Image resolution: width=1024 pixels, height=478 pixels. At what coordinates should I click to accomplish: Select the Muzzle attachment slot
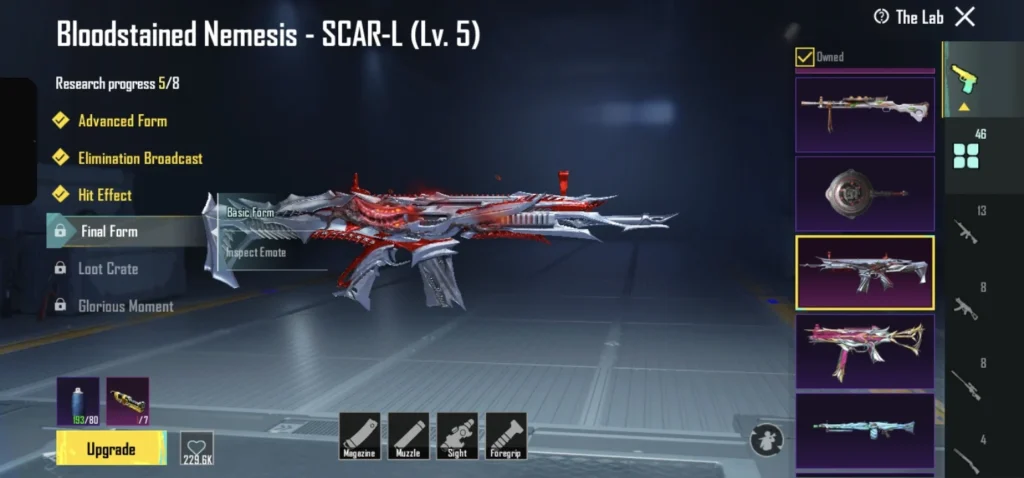pos(409,436)
